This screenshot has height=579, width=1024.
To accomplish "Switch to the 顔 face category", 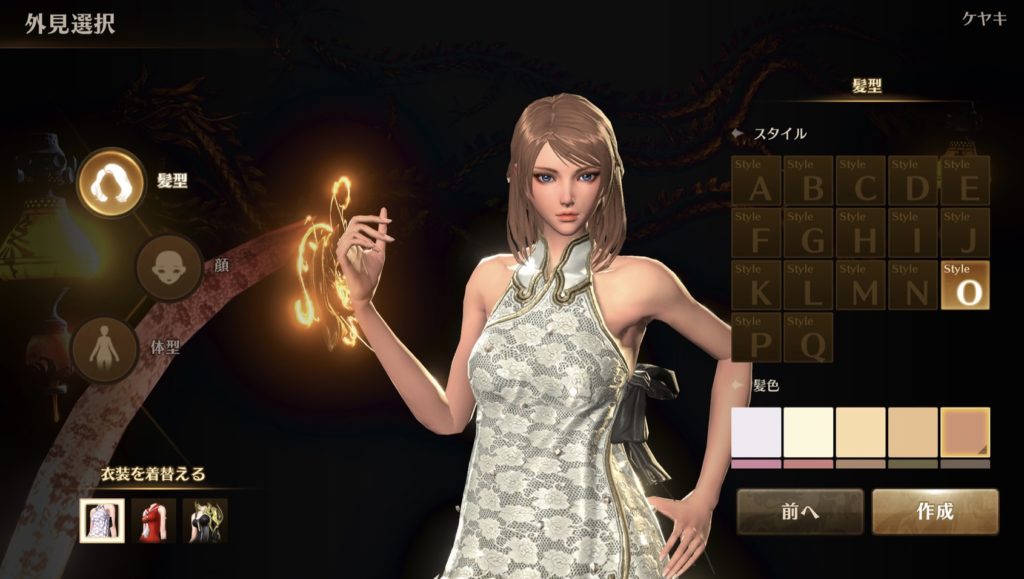I will [x=169, y=267].
